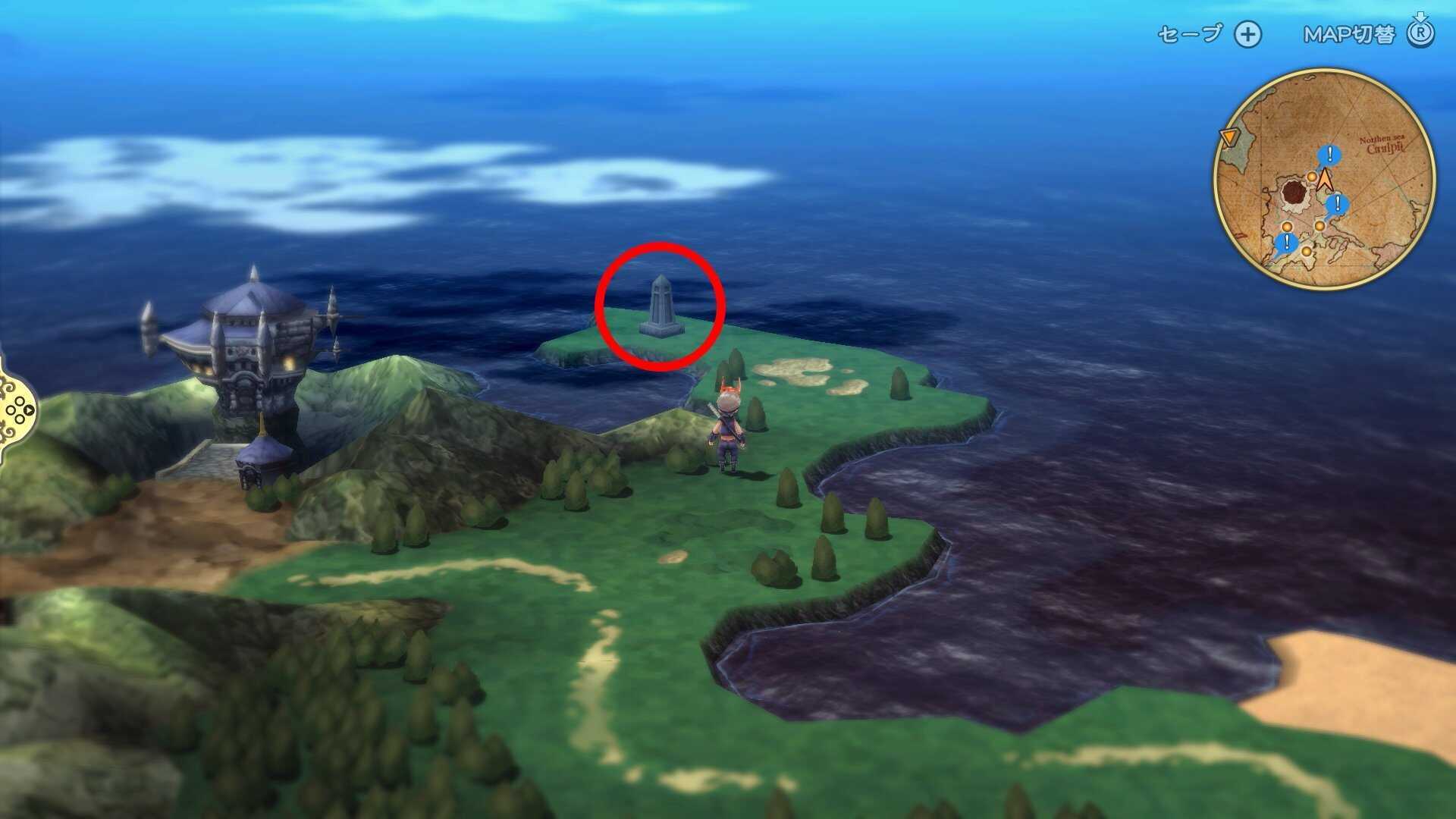
Task: Click the orange dot near the crater on minimap
Action: (x=1312, y=177)
